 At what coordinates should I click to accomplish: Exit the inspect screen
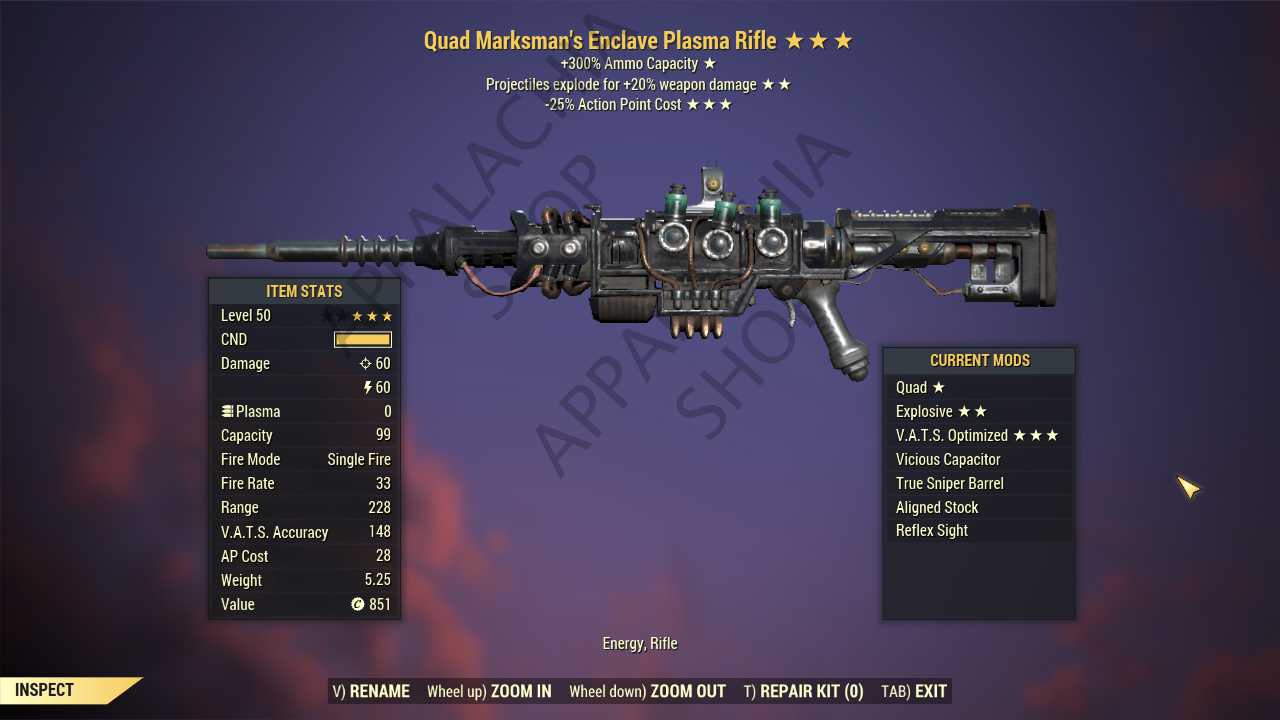click(x=914, y=691)
